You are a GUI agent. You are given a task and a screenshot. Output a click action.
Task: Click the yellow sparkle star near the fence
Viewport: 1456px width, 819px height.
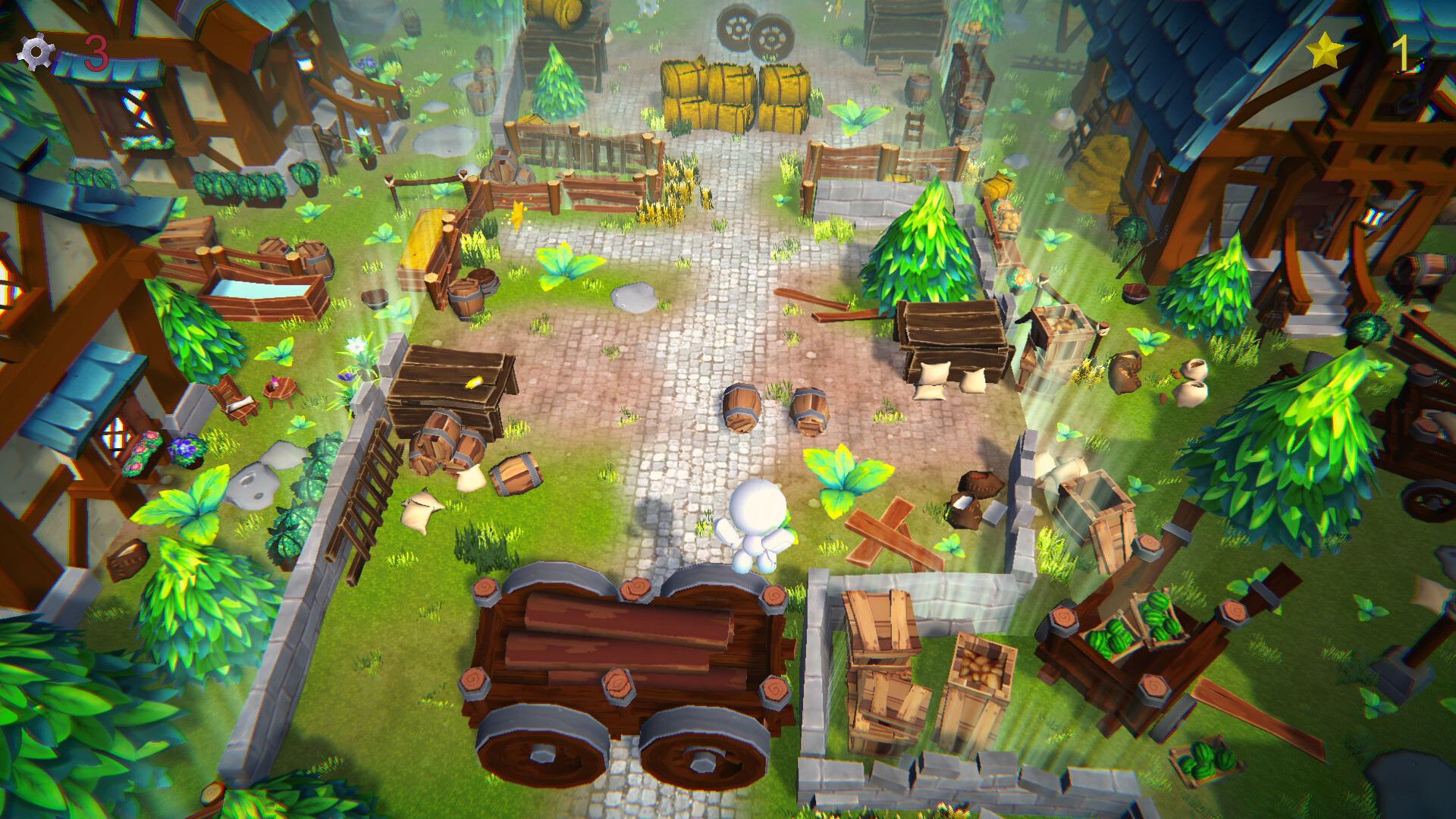[516, 216]
